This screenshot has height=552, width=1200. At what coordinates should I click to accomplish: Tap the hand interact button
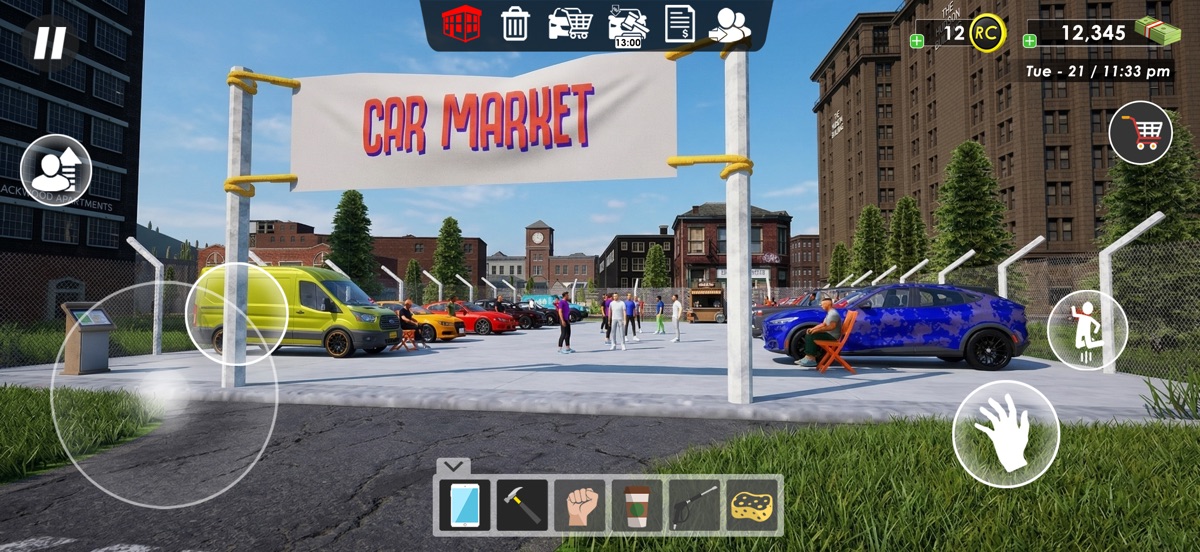point(1005,433)
